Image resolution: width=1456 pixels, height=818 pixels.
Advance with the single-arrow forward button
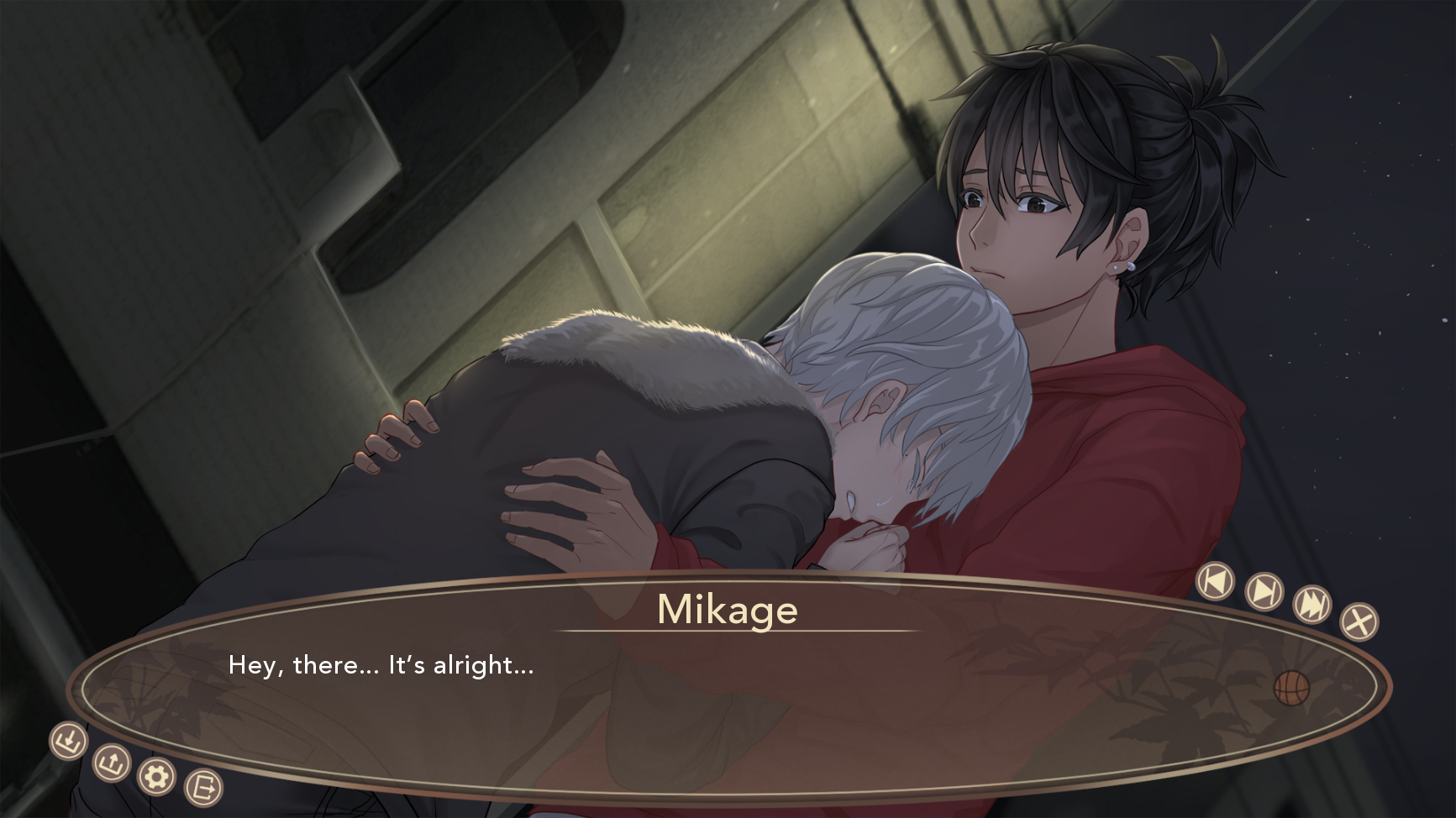(x=1264, y=591)
